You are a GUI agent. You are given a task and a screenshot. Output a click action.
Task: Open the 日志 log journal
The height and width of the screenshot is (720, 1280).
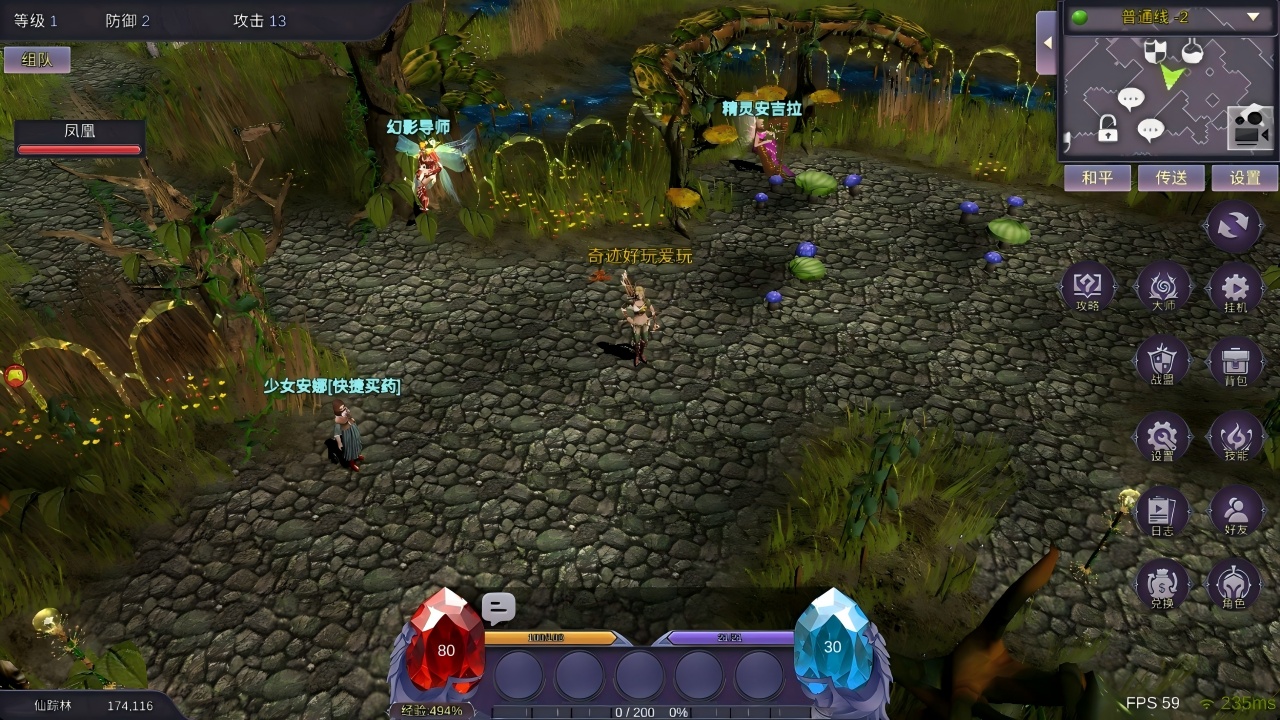tap(1162, 512)
